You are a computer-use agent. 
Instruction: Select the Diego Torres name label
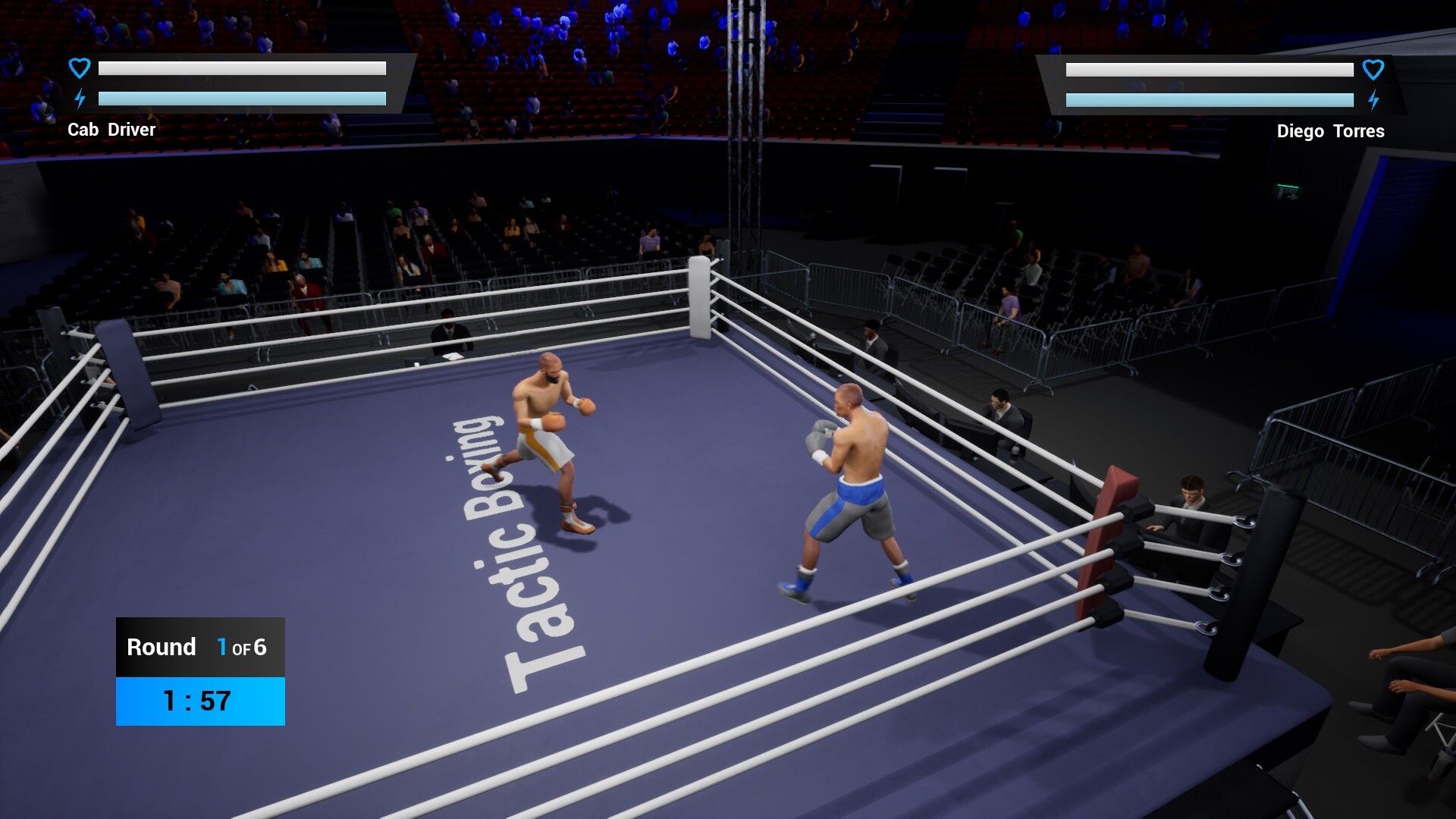point(1331,130)
